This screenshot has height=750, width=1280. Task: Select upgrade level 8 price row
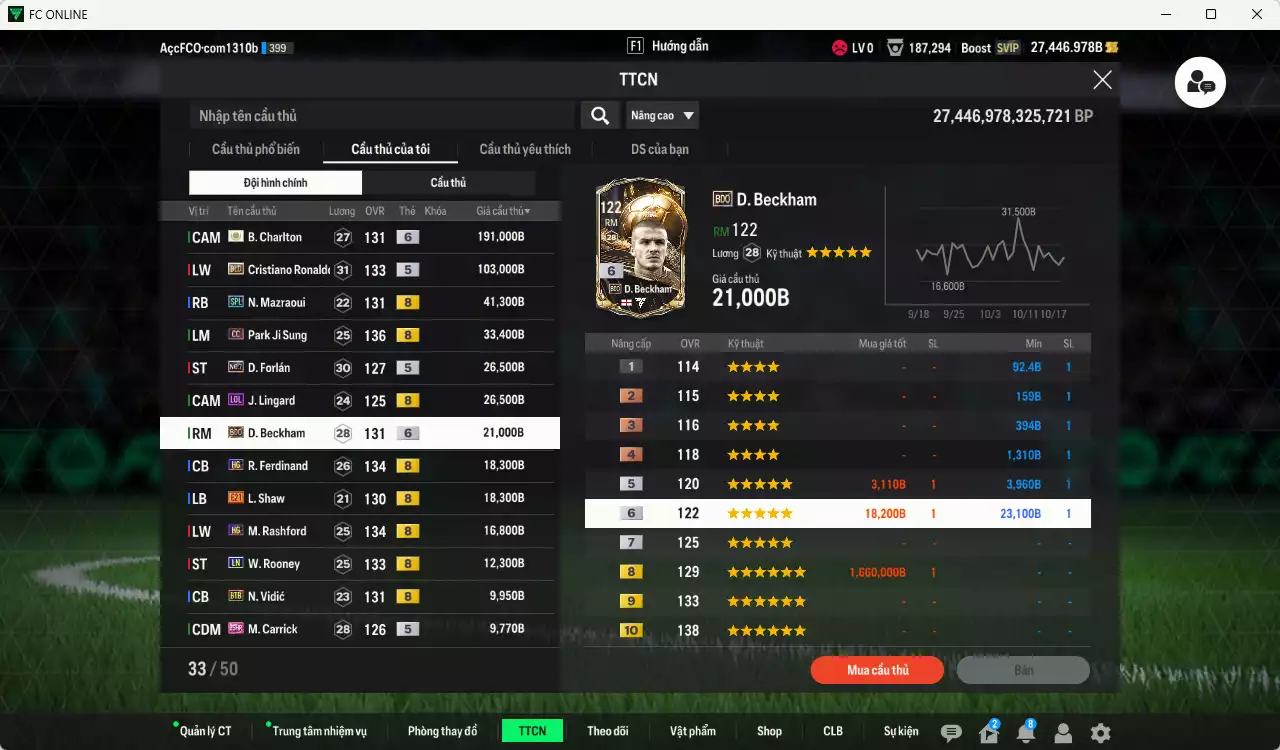(x=837, y=572)
